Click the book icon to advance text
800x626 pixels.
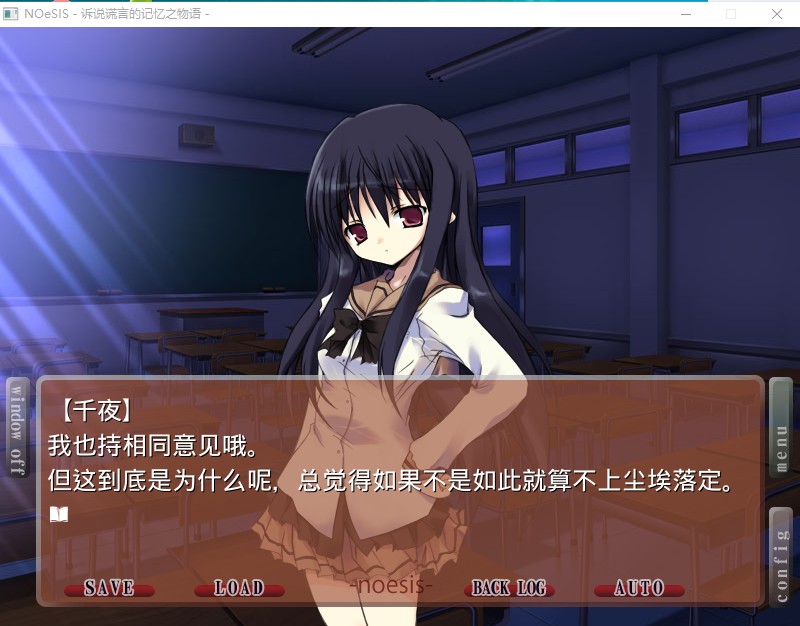[x=59, y=514]
